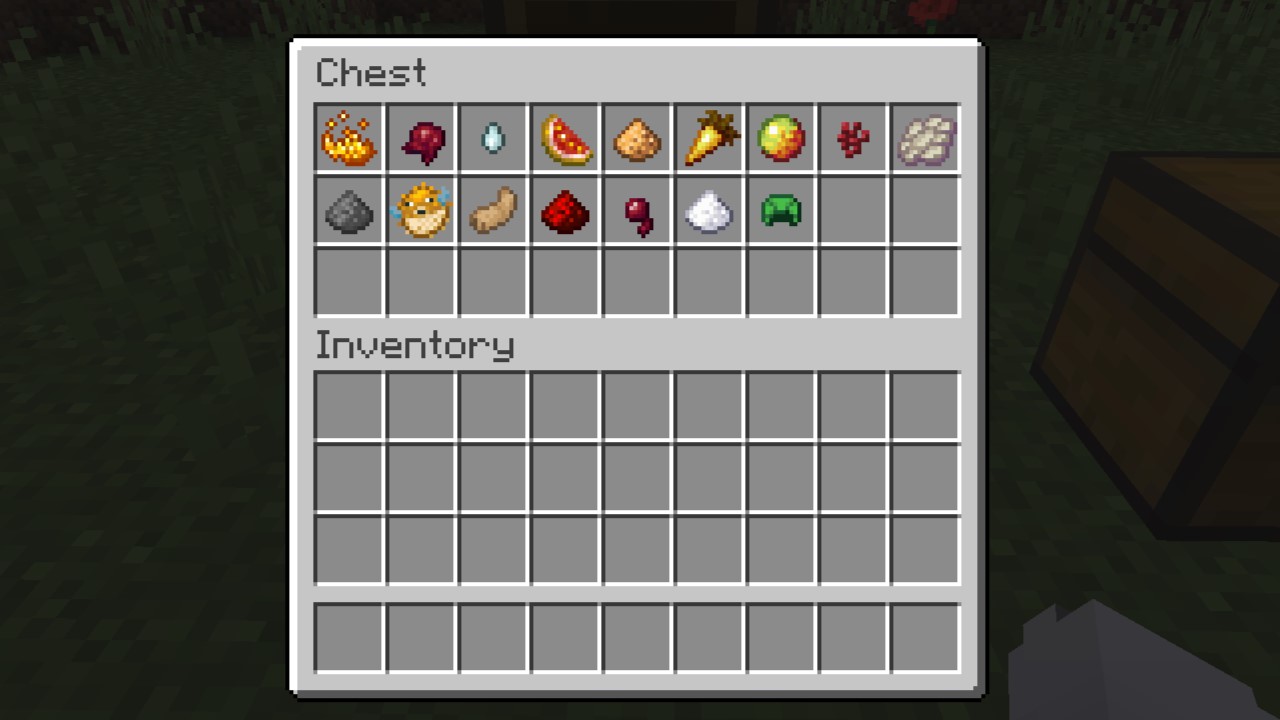
Task: Select the glistering melon slice
Action: (564, 139)
